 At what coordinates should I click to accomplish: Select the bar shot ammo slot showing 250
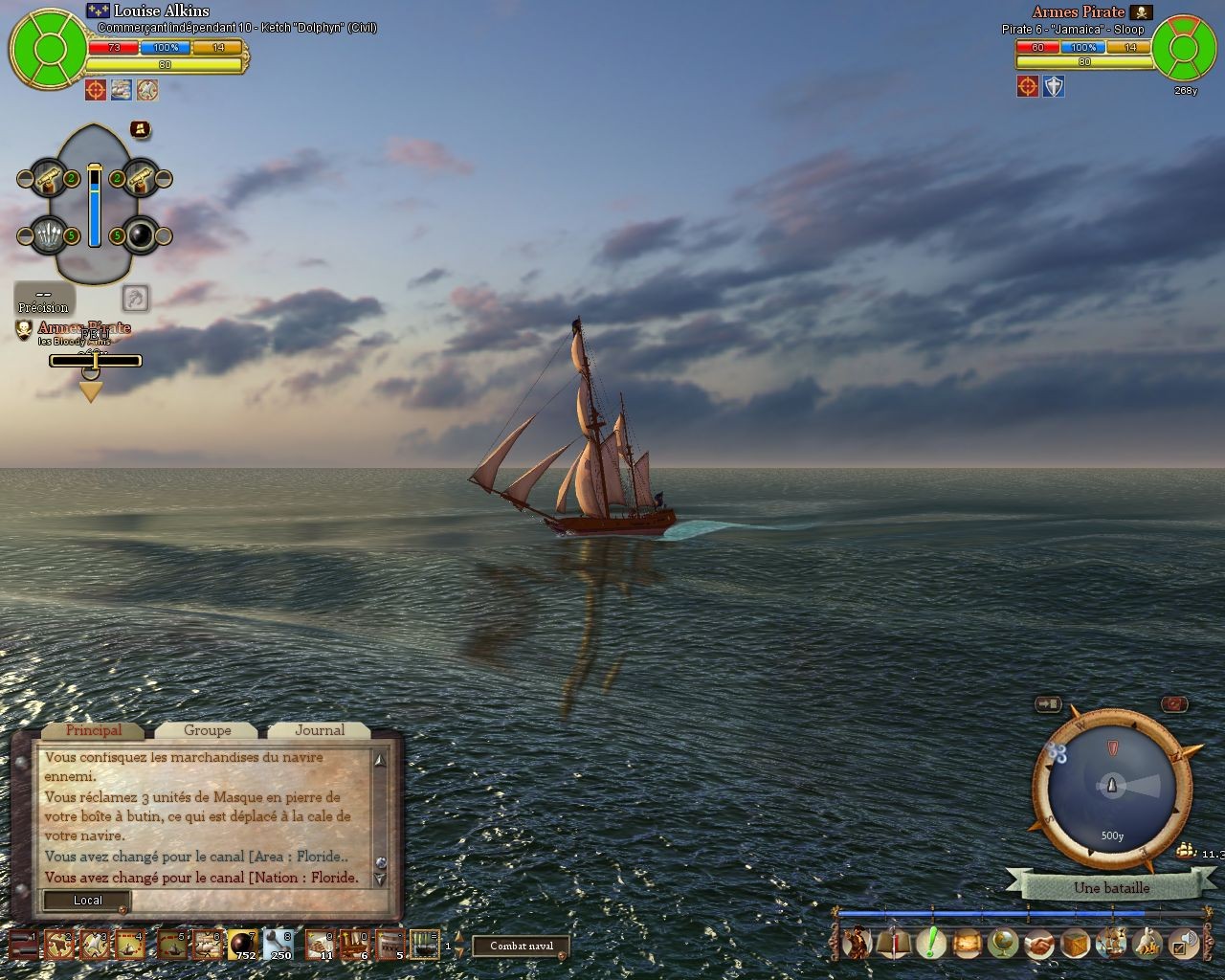click(279, 945)
